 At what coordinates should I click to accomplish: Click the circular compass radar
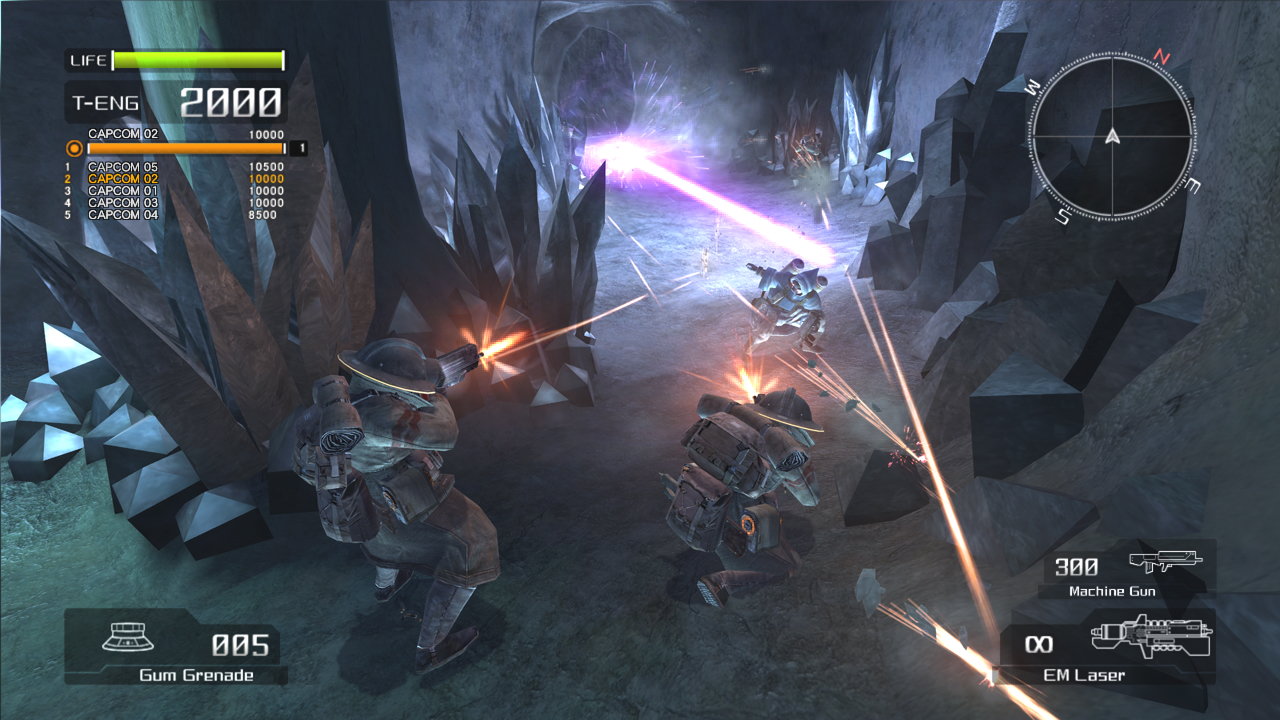(1112, 135)
